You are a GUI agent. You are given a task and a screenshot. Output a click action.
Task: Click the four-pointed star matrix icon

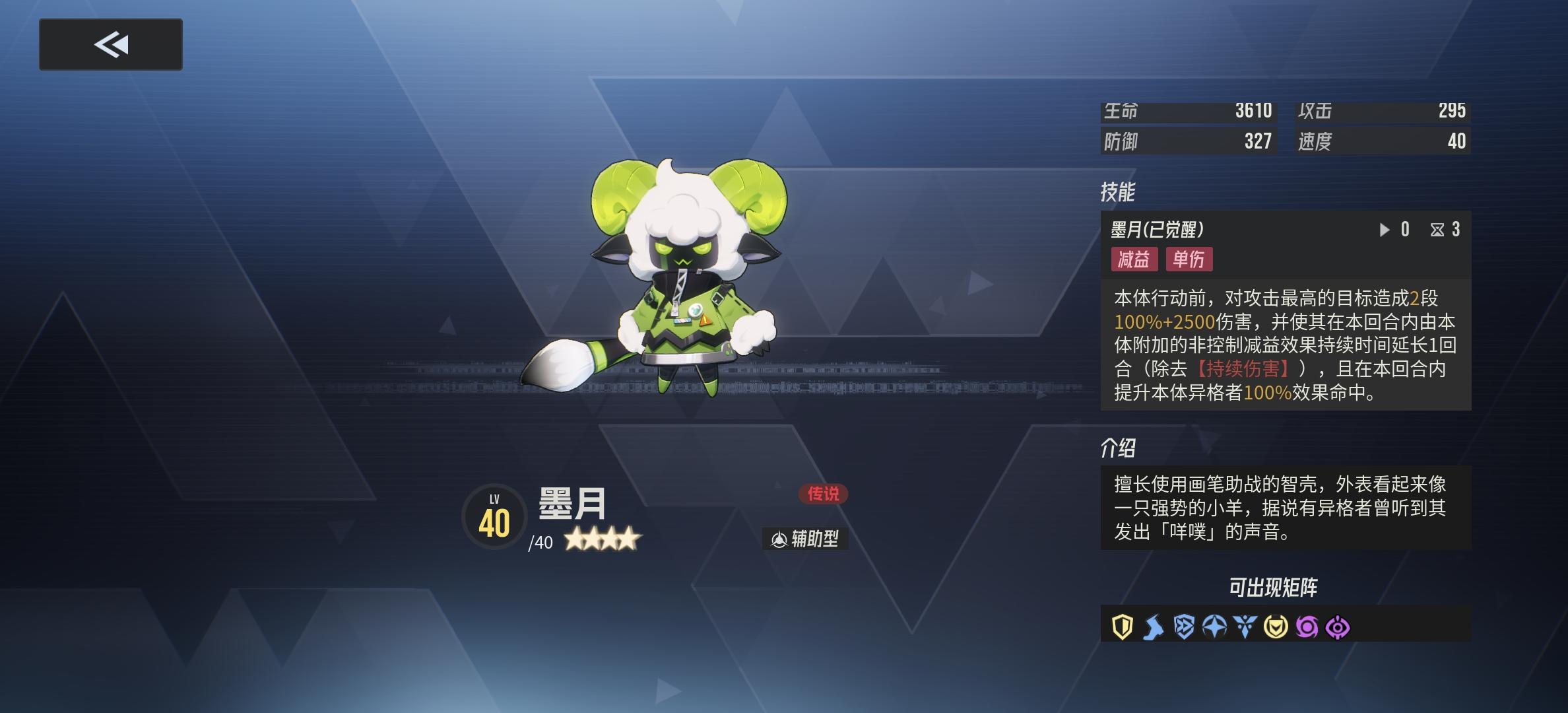pyautogui.click(x=1214, y=626)
